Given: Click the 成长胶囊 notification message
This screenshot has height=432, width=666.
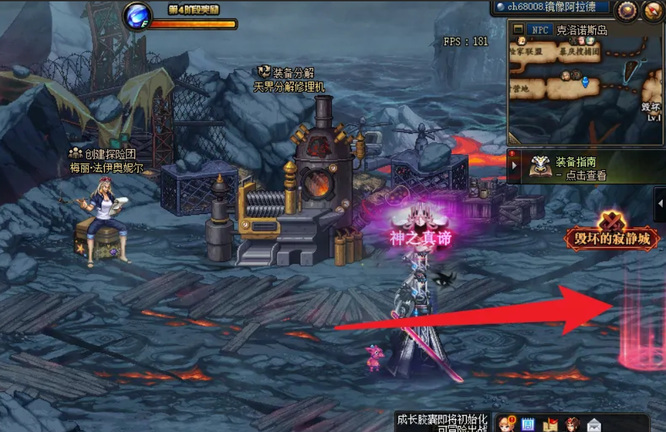Looking at the screenshot, I should coord(438,421).
